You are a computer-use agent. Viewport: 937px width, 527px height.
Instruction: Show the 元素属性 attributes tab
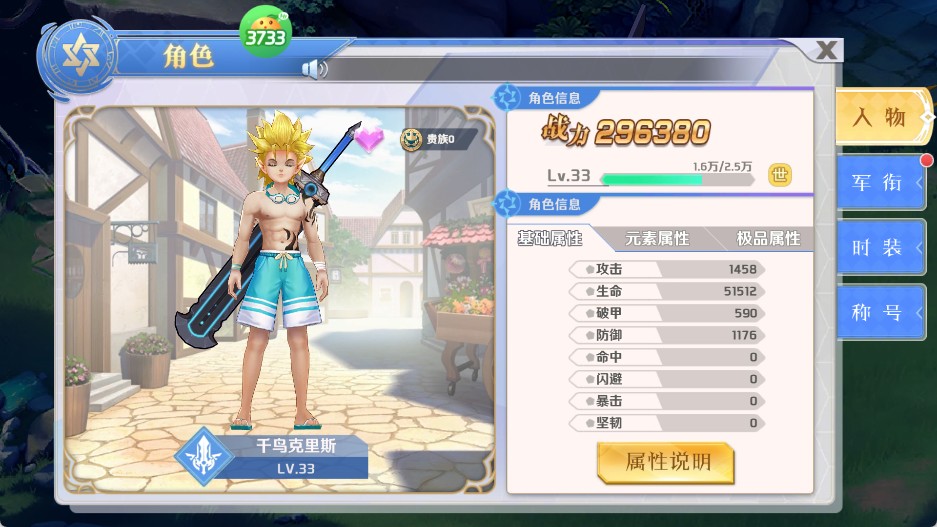tap(657, 238)
